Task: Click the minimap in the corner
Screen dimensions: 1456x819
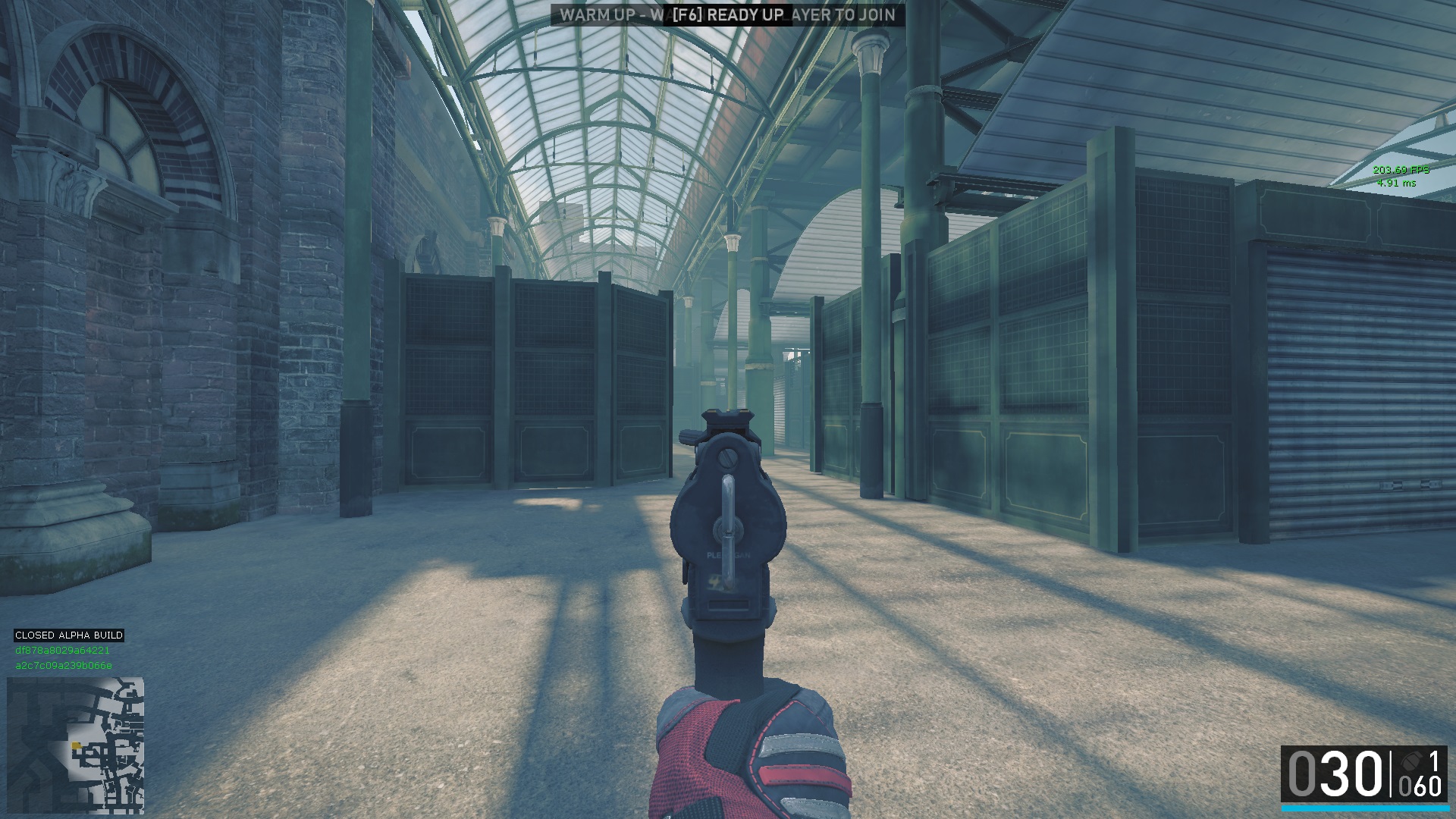Action: 75,745
